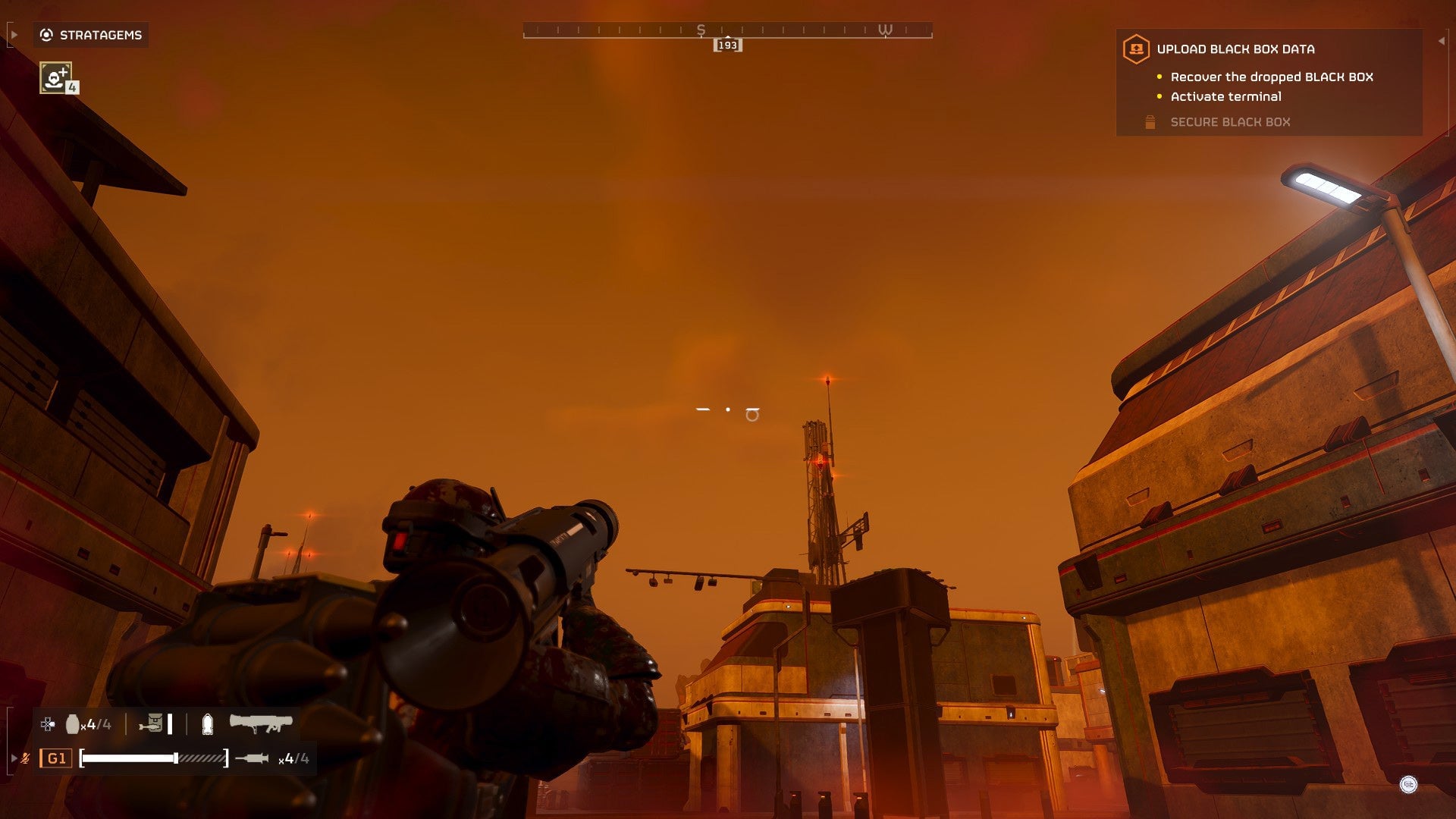Click the Recover the dropped BLACK BOX objective
Image resolution: width=1456 pixels, height=819 pixels.
1272,77
